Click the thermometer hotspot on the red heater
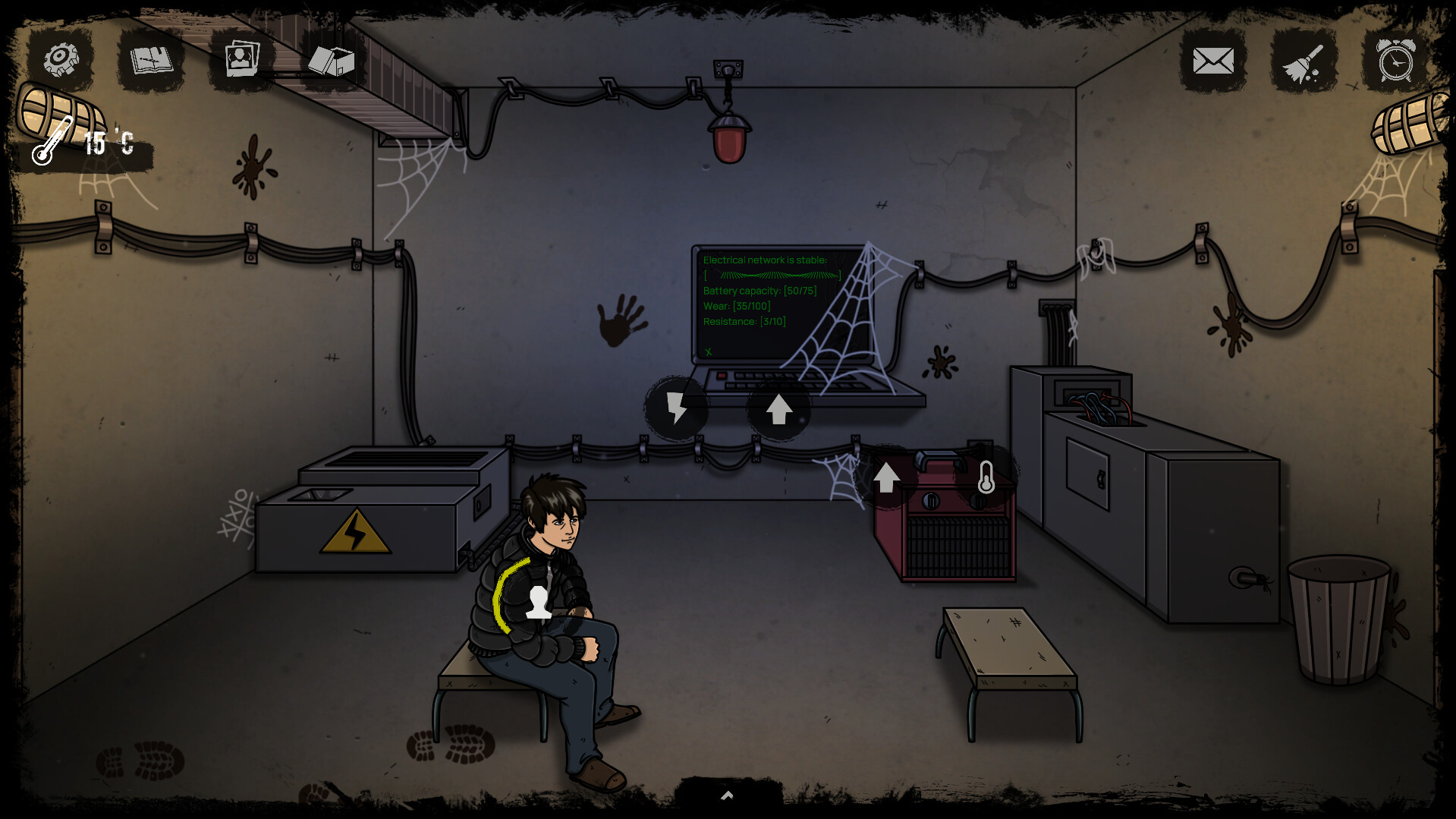1456x819 pixels. (x=986, y=476)
